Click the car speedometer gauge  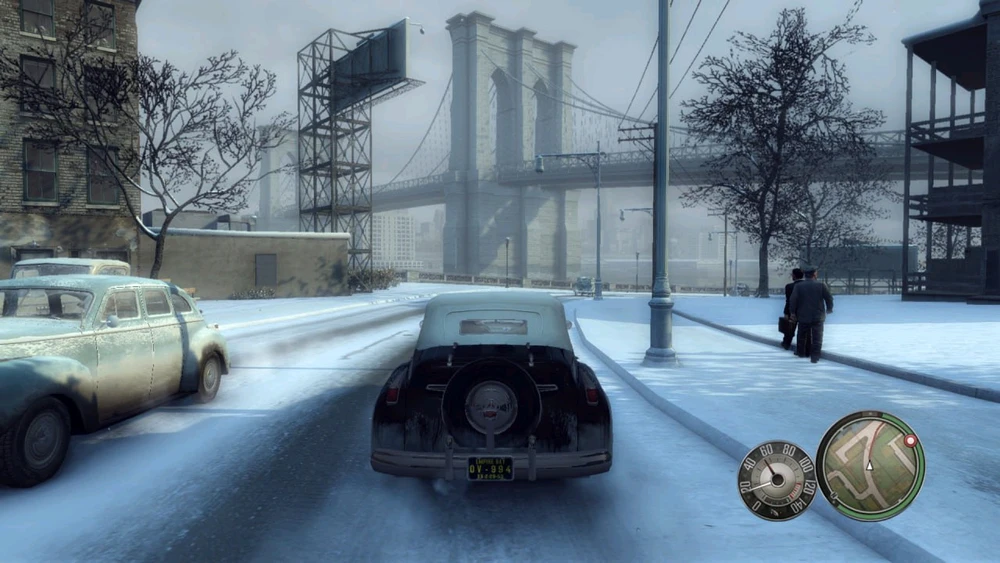tap(777, 480)
